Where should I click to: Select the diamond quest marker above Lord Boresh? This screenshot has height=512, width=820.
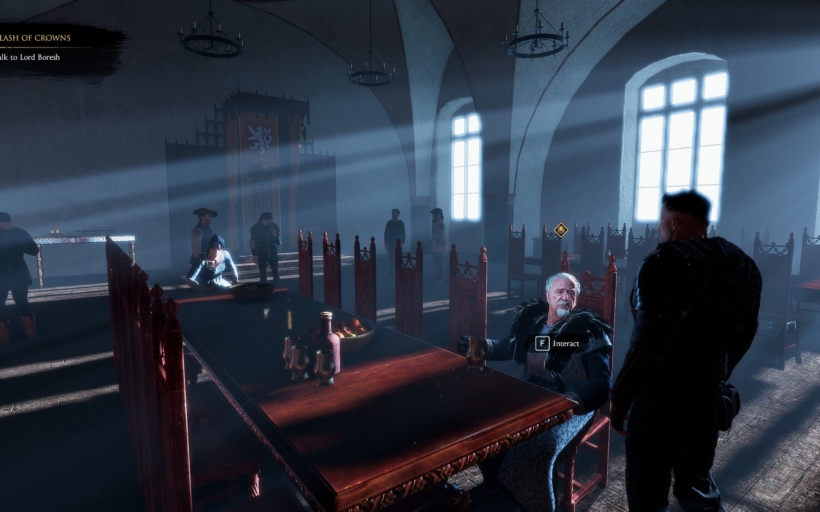click(561, 230)
